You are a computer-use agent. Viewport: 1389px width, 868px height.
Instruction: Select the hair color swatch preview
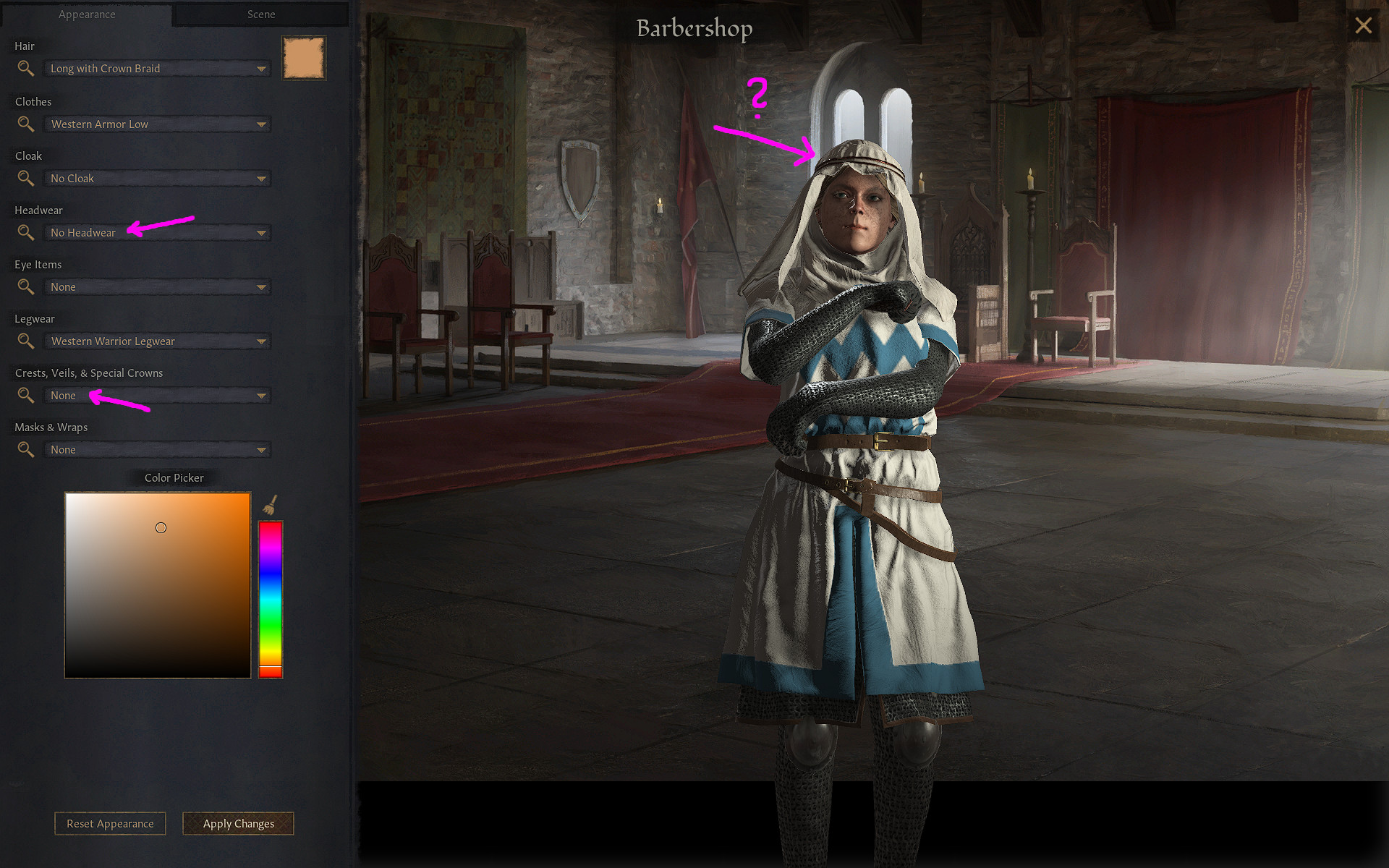coord(304,58)
